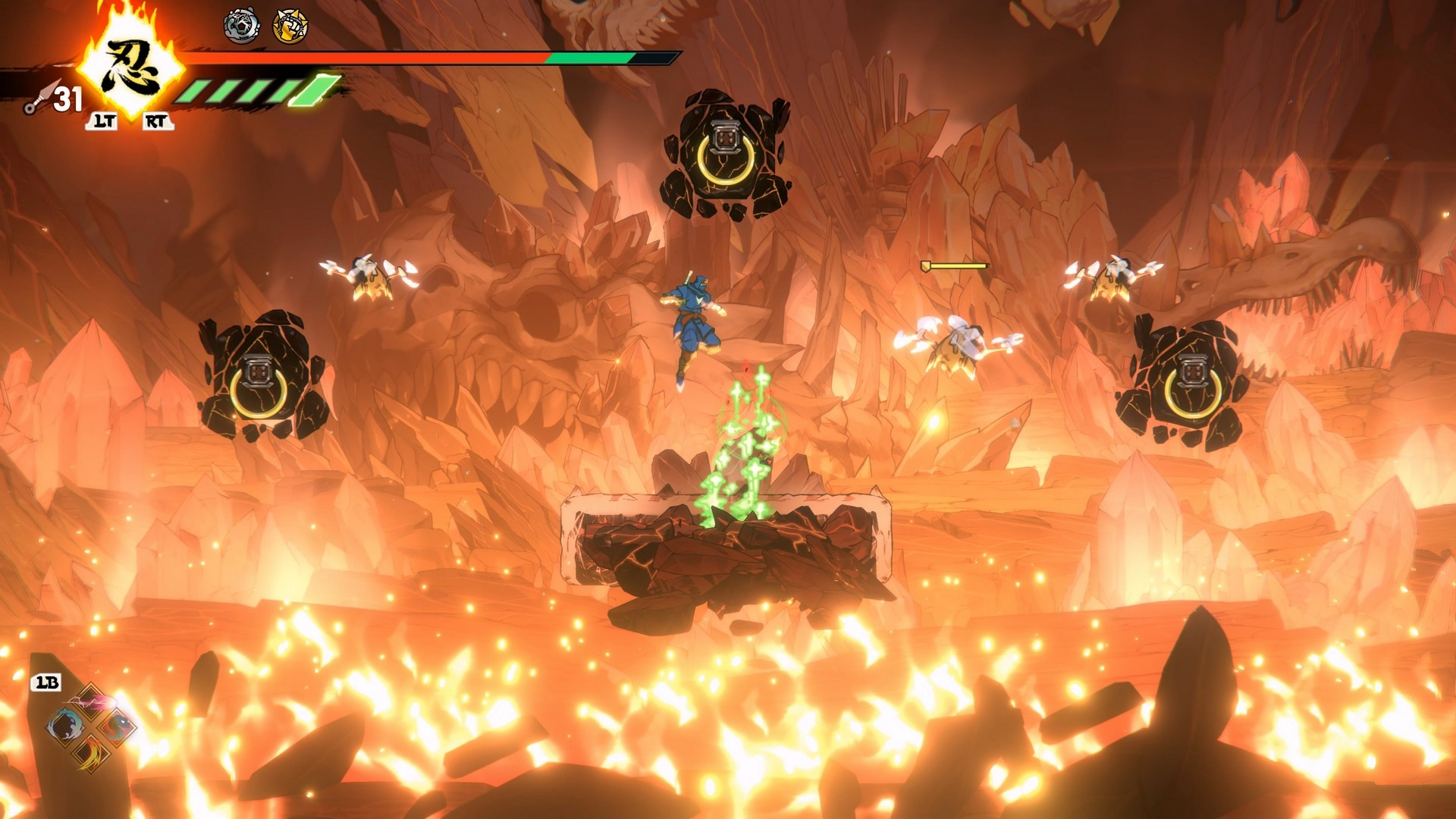Choose the blue water swirl ninpo skill
The height and width of the screenshot is (819, 1456).
point(64,727)
